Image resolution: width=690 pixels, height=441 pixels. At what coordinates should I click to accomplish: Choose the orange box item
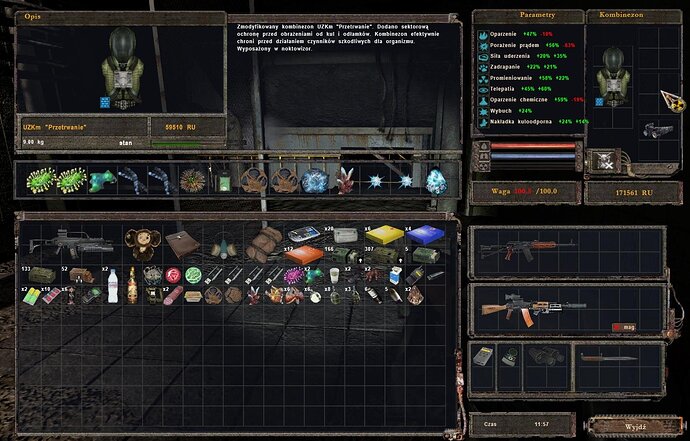tap(299, 255)
